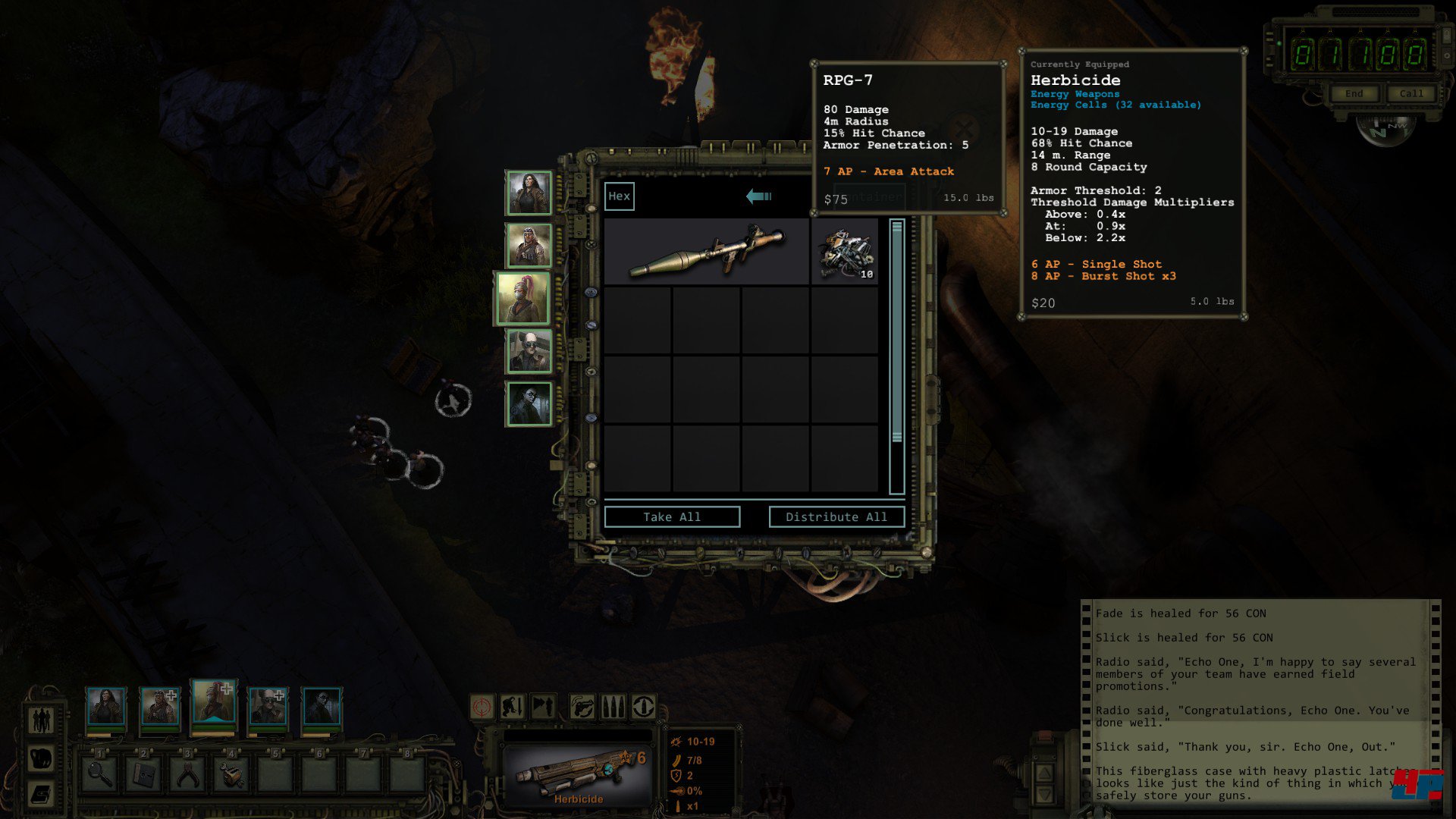Choose the safe icon in hotbar slot 2
This screenshot has height=819, width=1456.
pos(143,774)
